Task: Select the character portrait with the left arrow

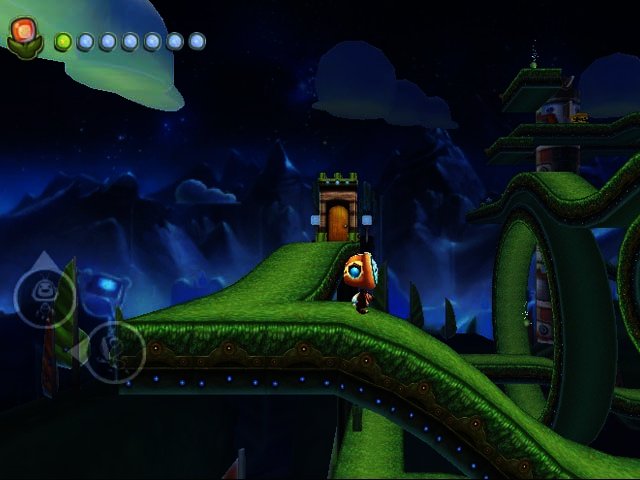Action: click(x=116, y=351)
